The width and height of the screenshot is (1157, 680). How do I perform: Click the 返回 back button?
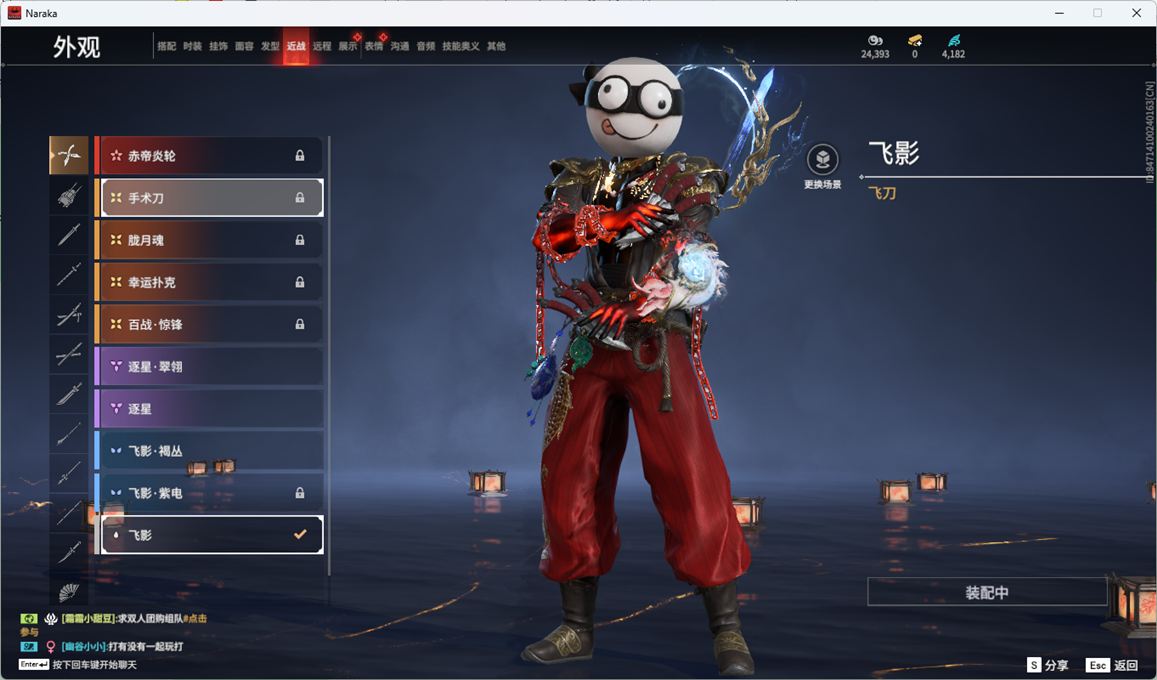[x=1113, y=665]
